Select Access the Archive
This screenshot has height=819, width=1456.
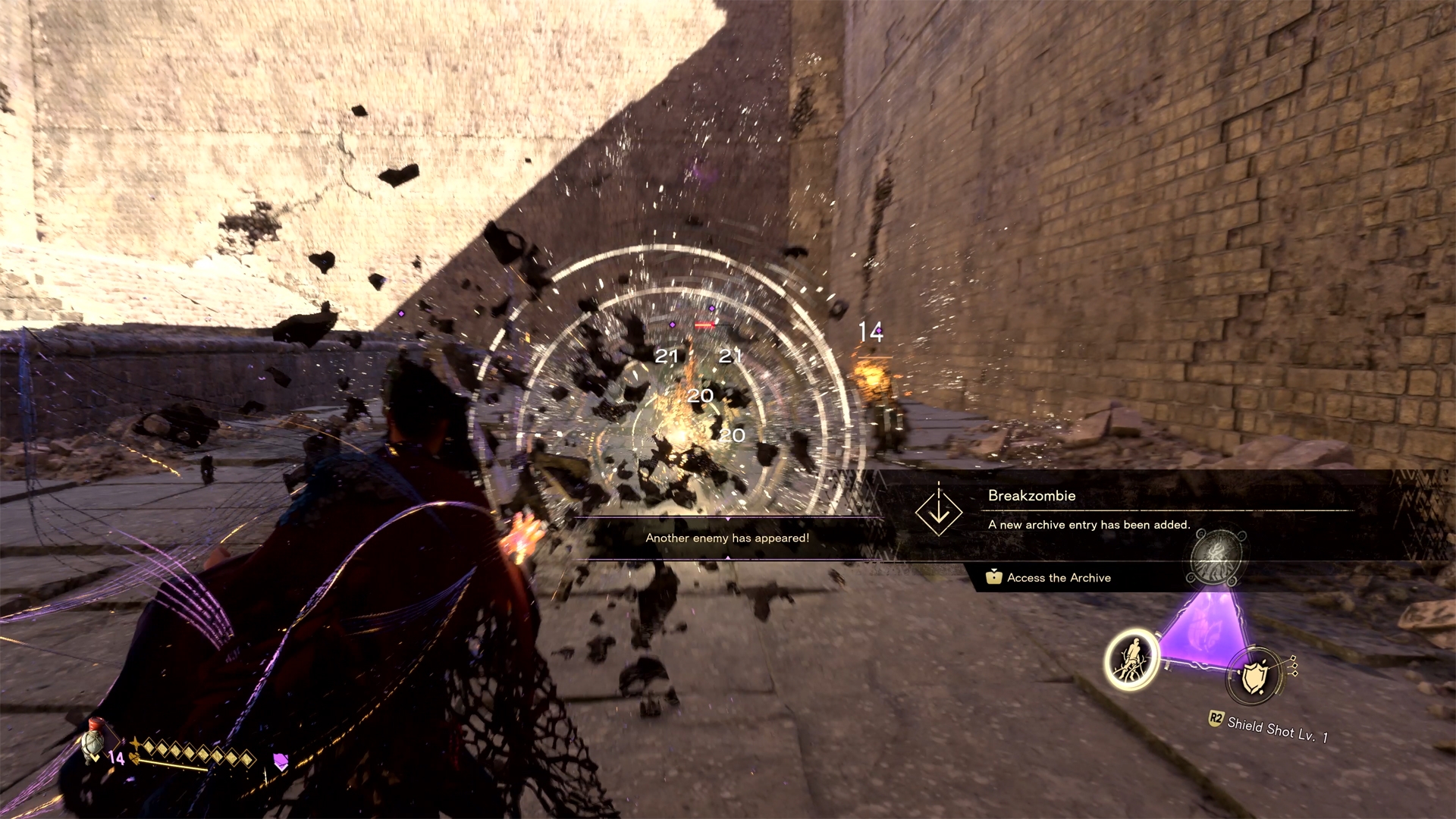[x=1059, y=578]
